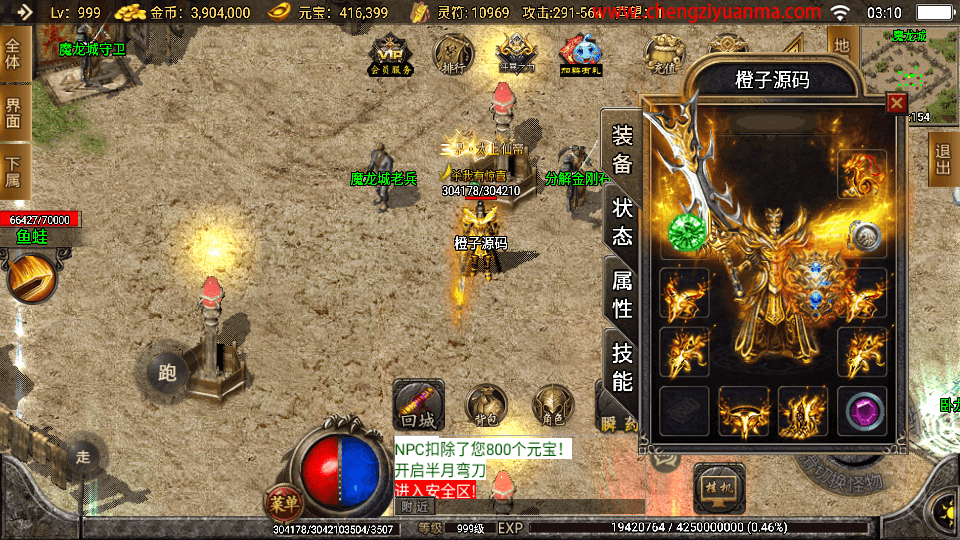Screen dimensions: 960x540
Task: Toggle the 跑 run button
Action: (x=167, y=372)
